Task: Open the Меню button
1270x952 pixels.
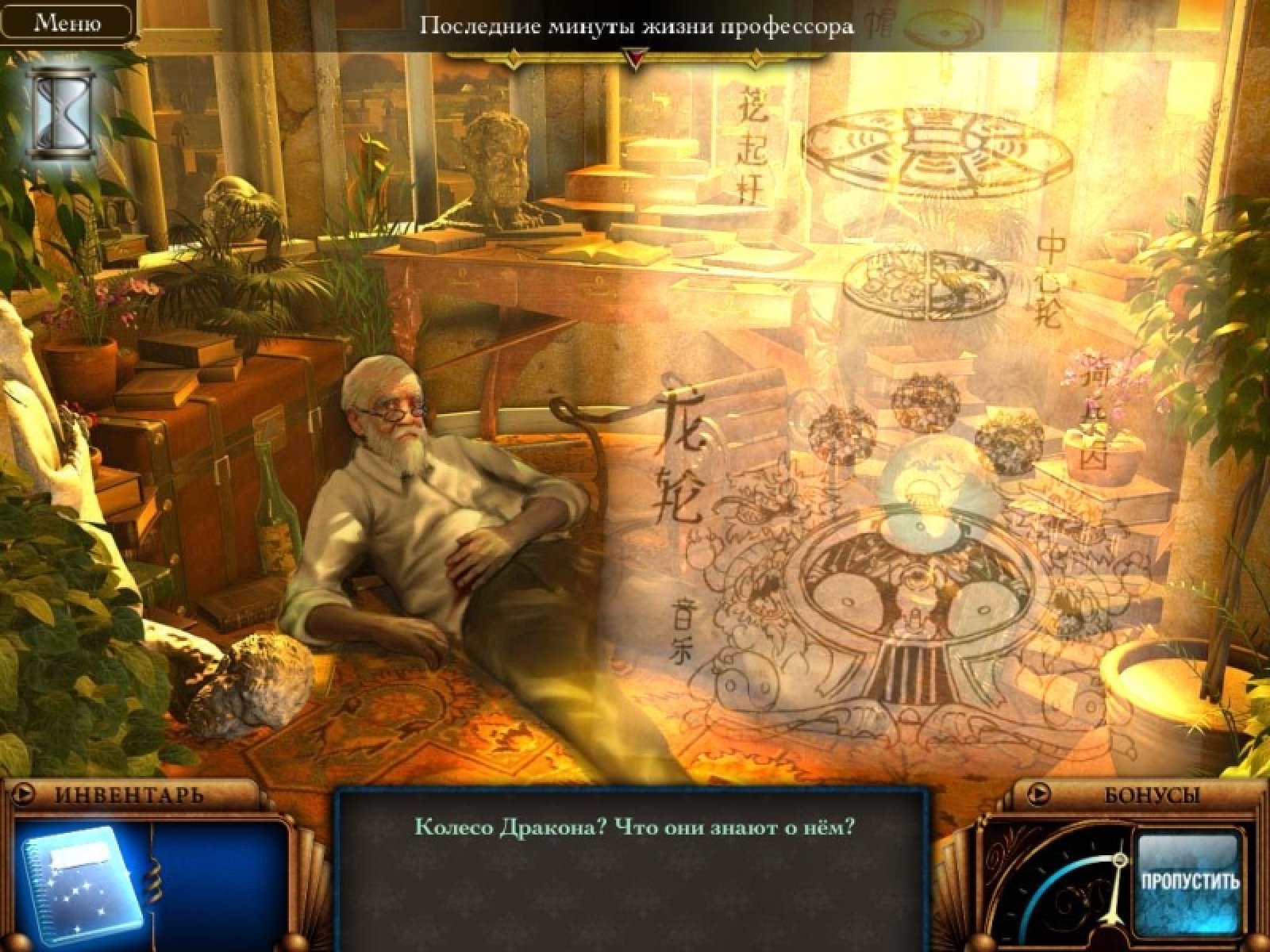Action: click(x=67, y=22)
